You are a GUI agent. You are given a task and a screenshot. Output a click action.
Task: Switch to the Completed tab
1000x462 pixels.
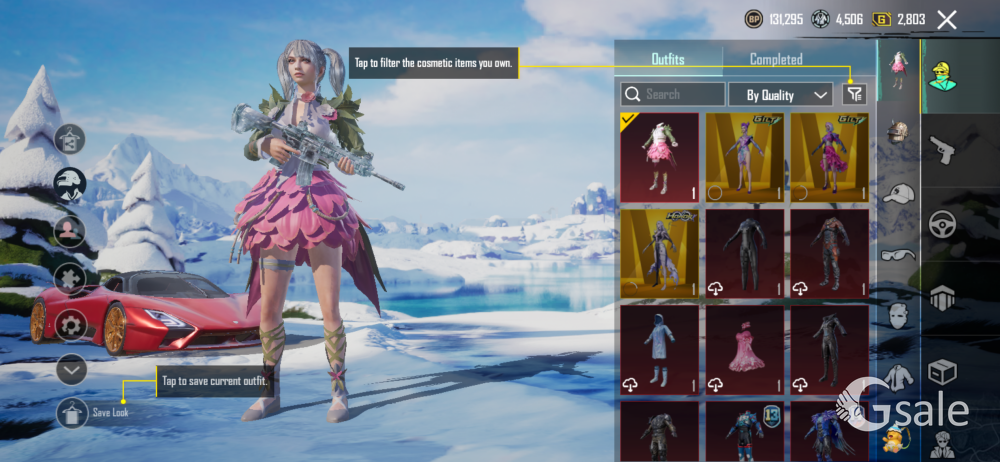pyautogui.click(x=776, y=60)
